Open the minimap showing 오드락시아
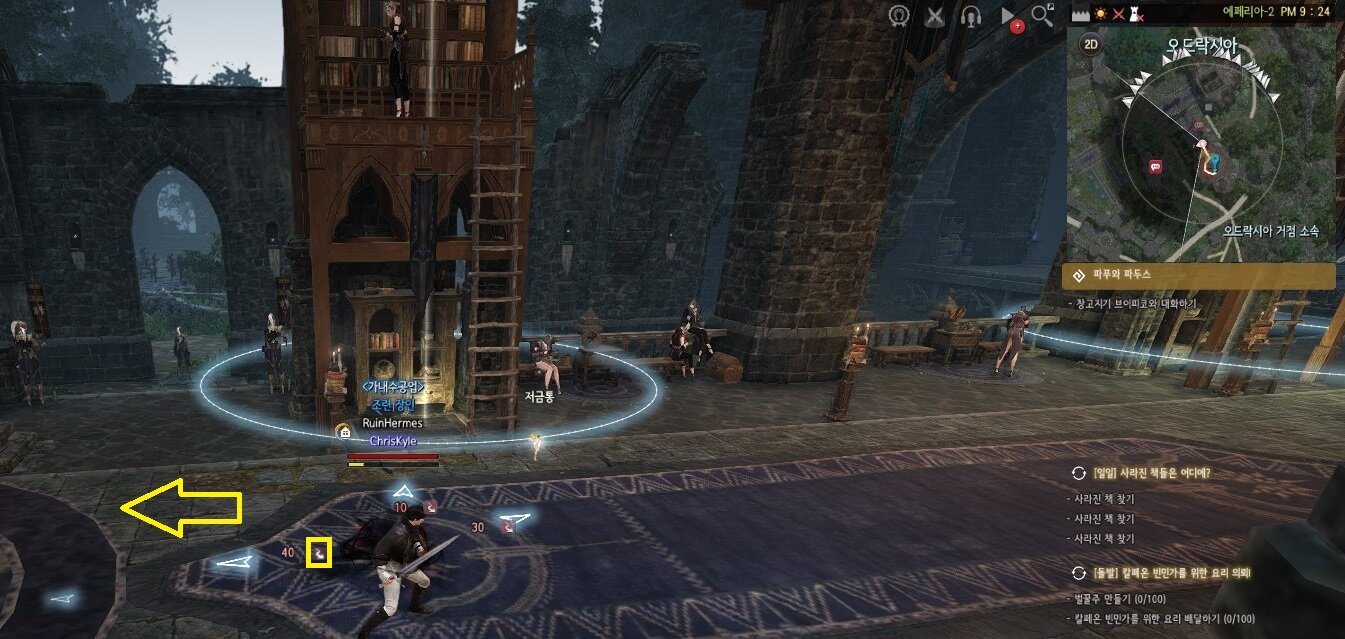The image size is (1345, 639). [1200, 150]
